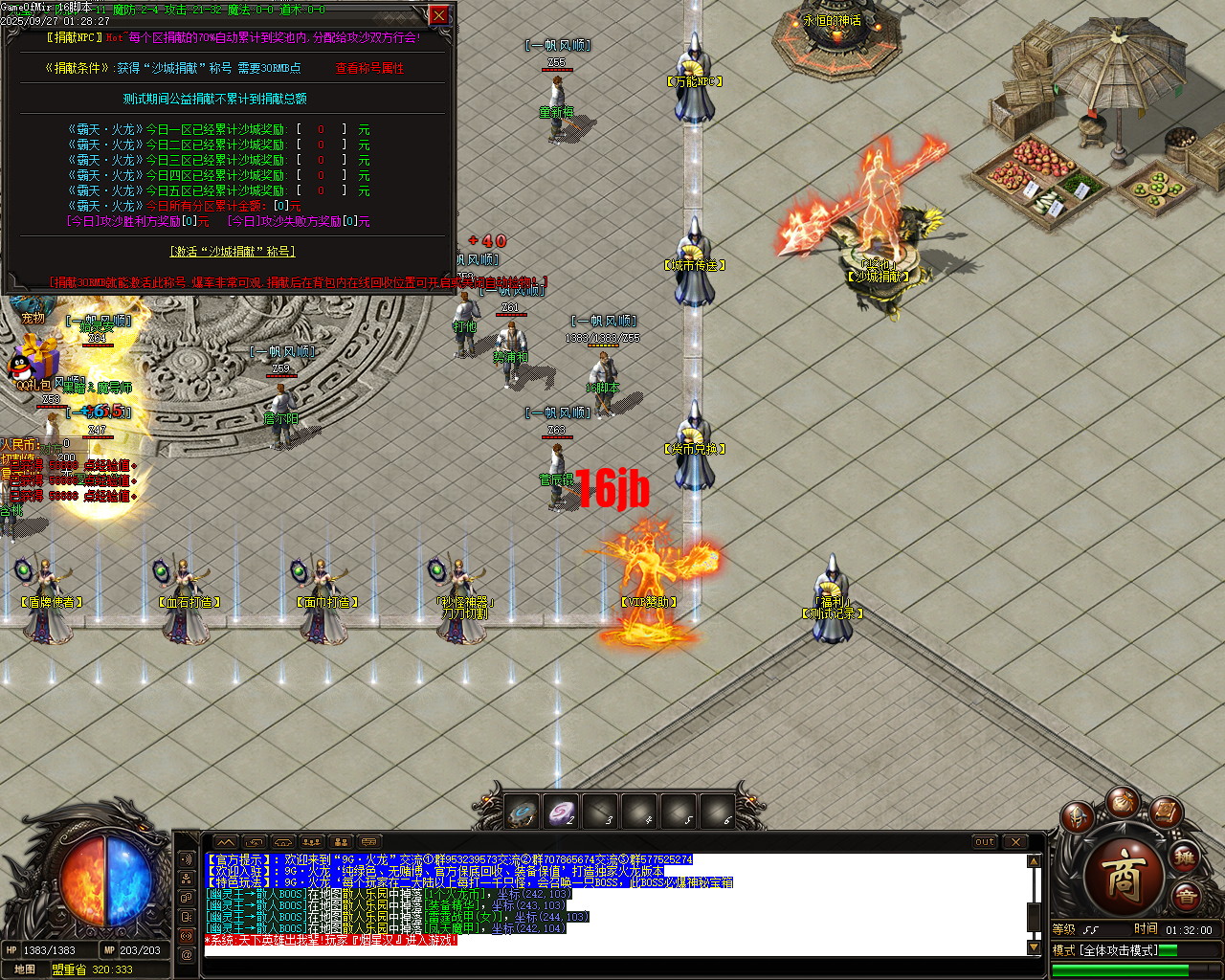Viewport: 1225px width, 980px height.
Task: Click the mountain icon in chat toolbar
Action: pyautogui.click(x=226, y=842)
